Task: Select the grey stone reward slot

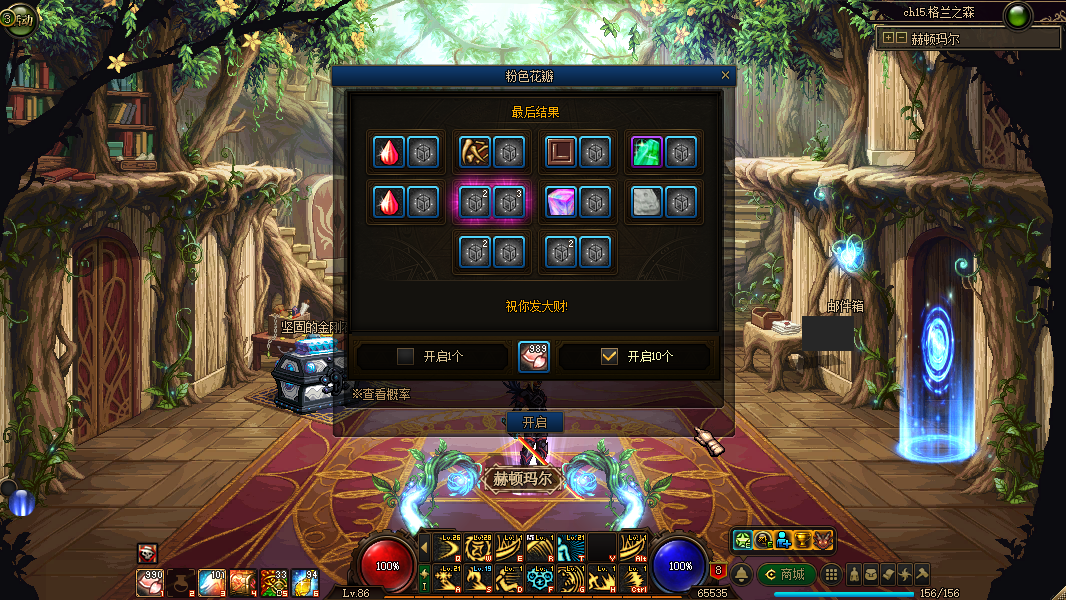Action: tap(647, 202)
